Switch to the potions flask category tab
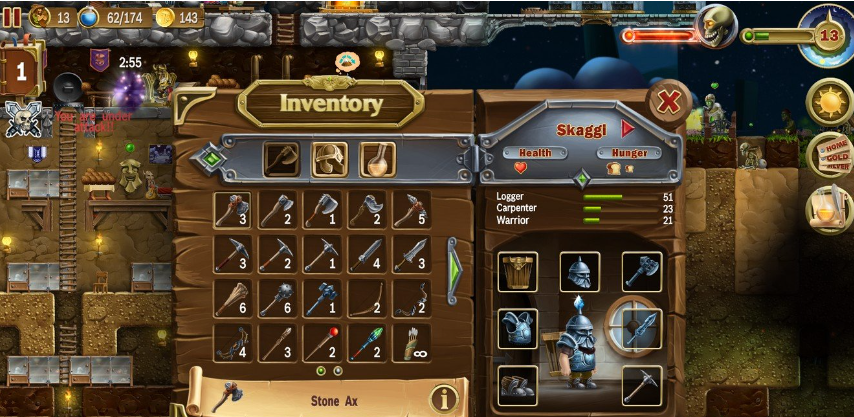Screen dimensions: 854x417 click(x=377, y=159)
